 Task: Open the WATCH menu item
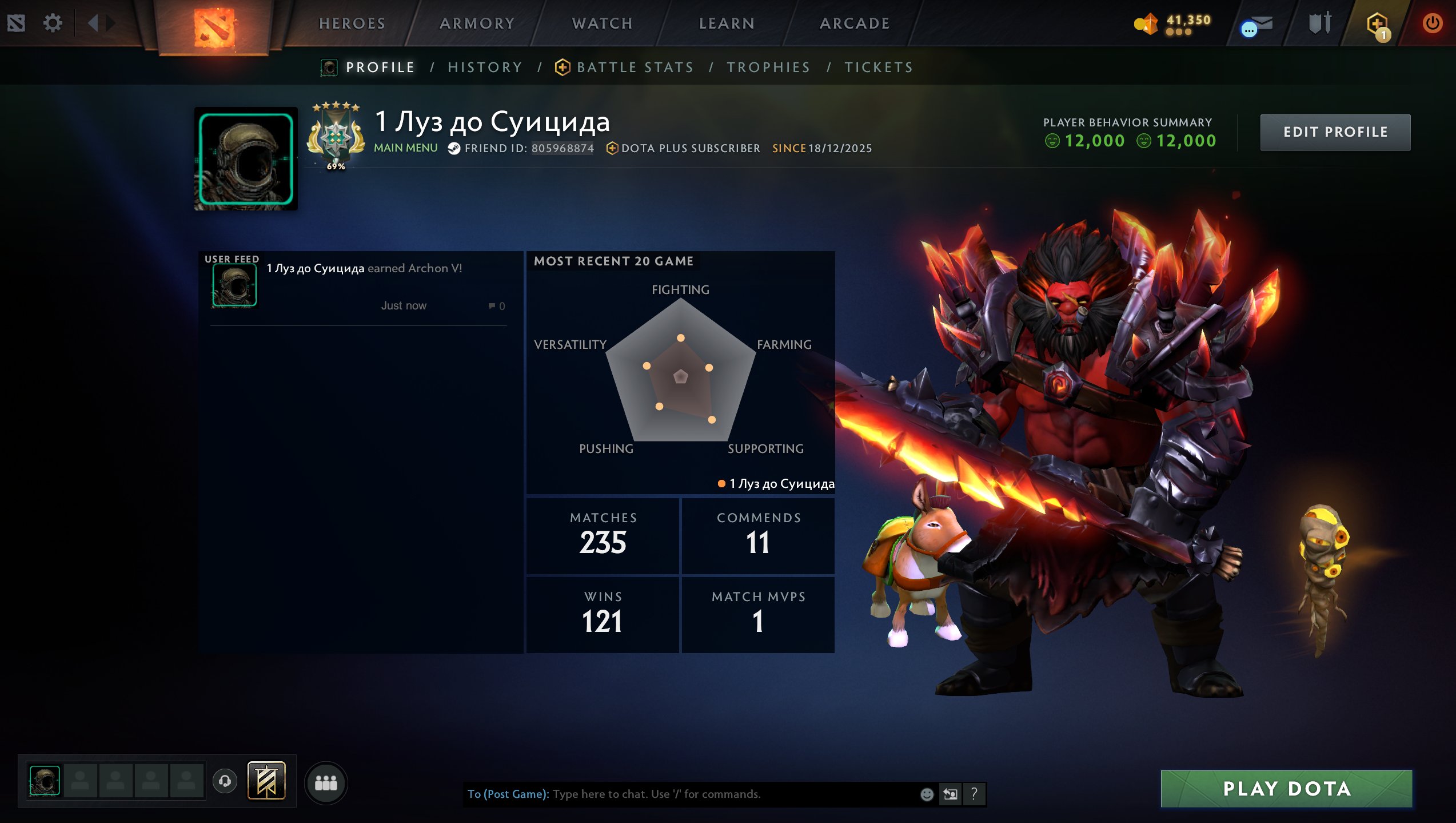(x=603, y=23)
